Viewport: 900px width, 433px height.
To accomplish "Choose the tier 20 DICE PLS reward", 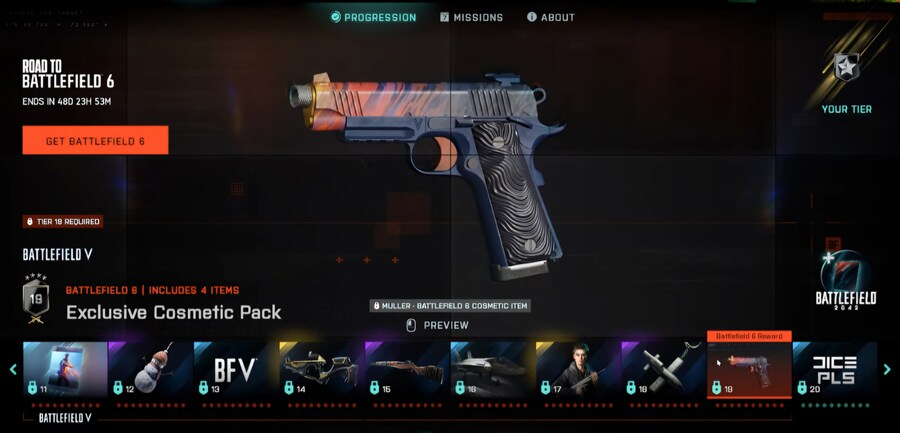I will pyautogui.click(x=834, y=370).
